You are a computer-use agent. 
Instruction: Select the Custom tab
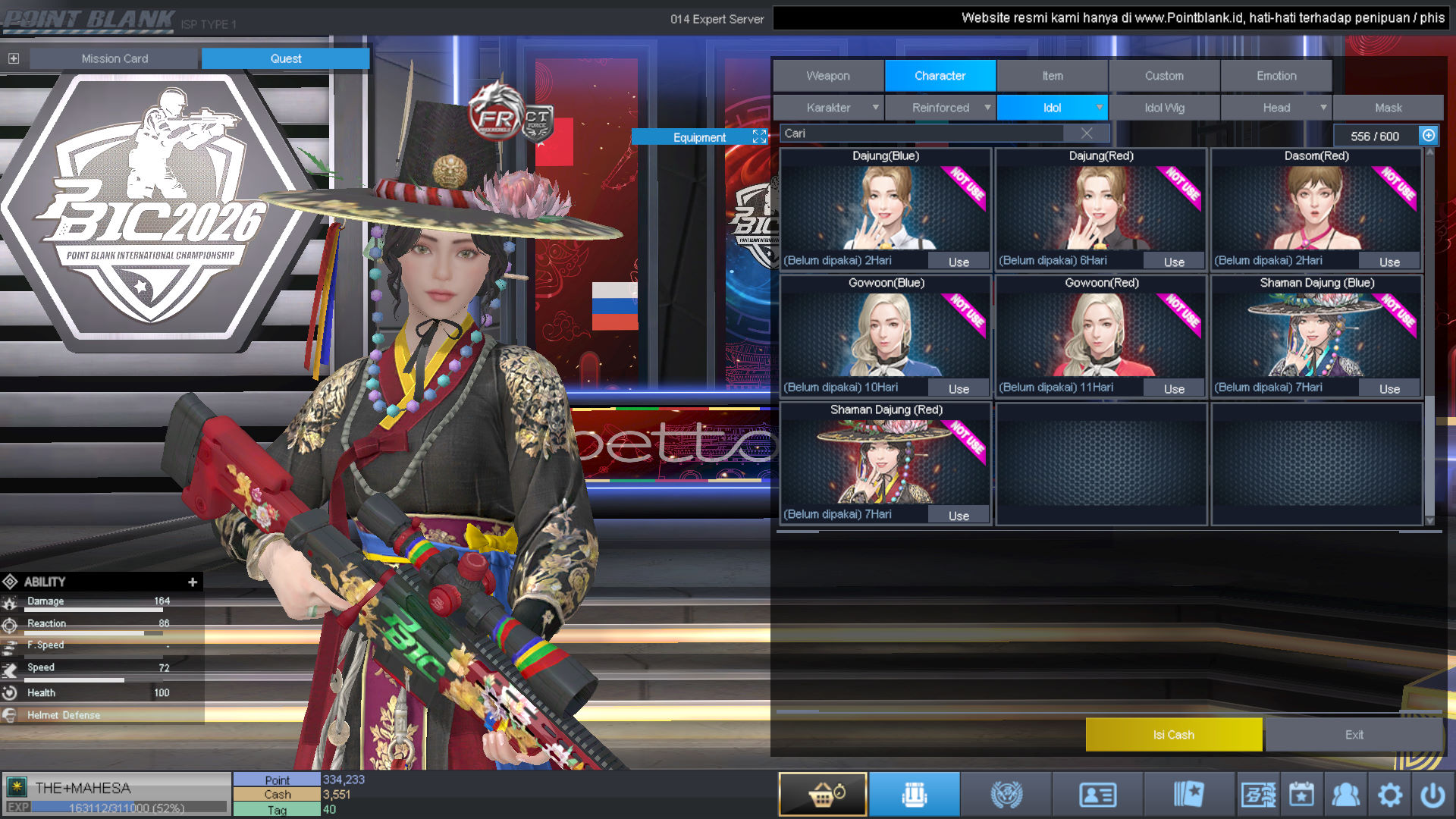tap(1164, 76)
